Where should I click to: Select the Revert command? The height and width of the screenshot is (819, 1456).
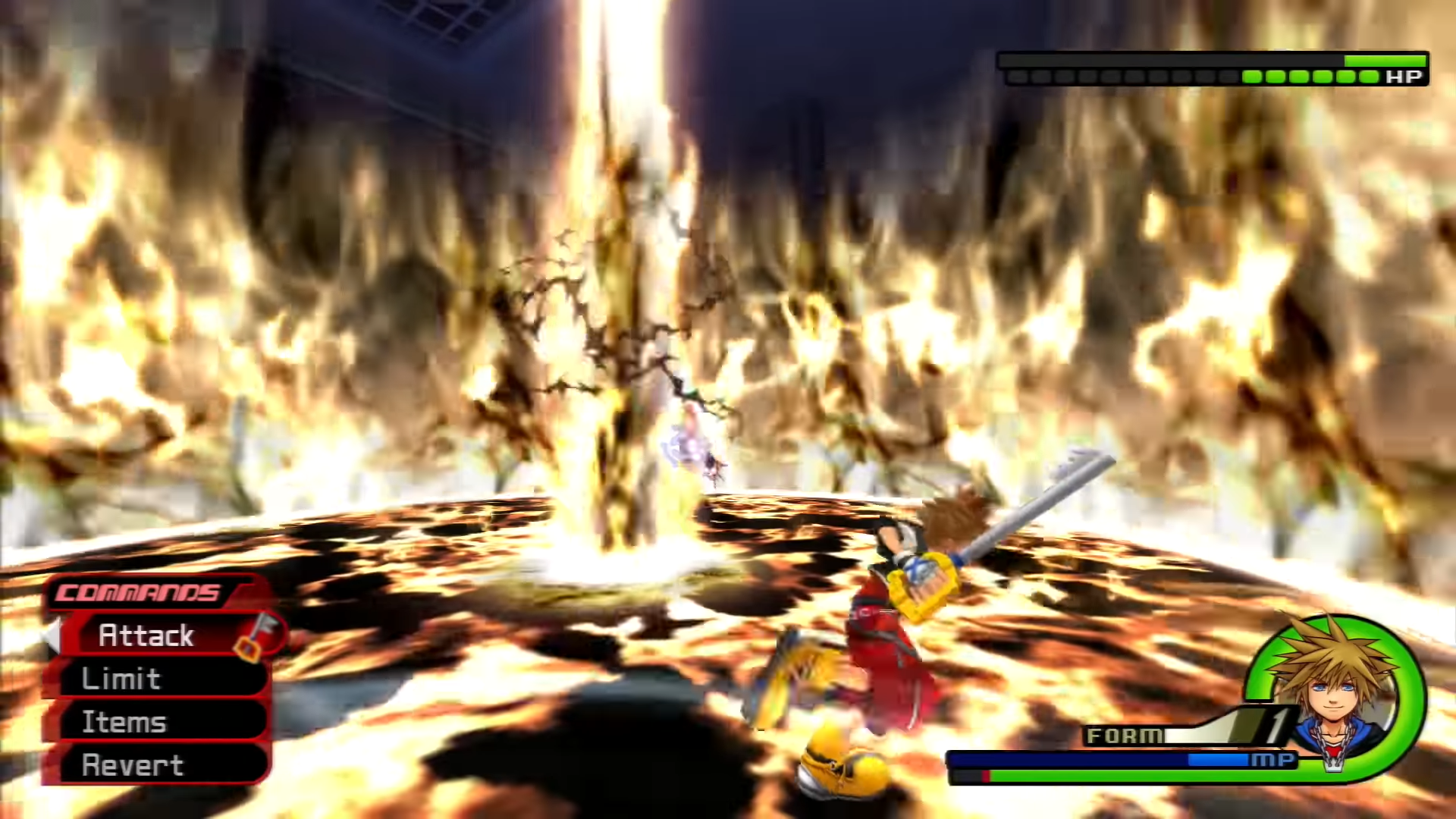coord(133,765)
